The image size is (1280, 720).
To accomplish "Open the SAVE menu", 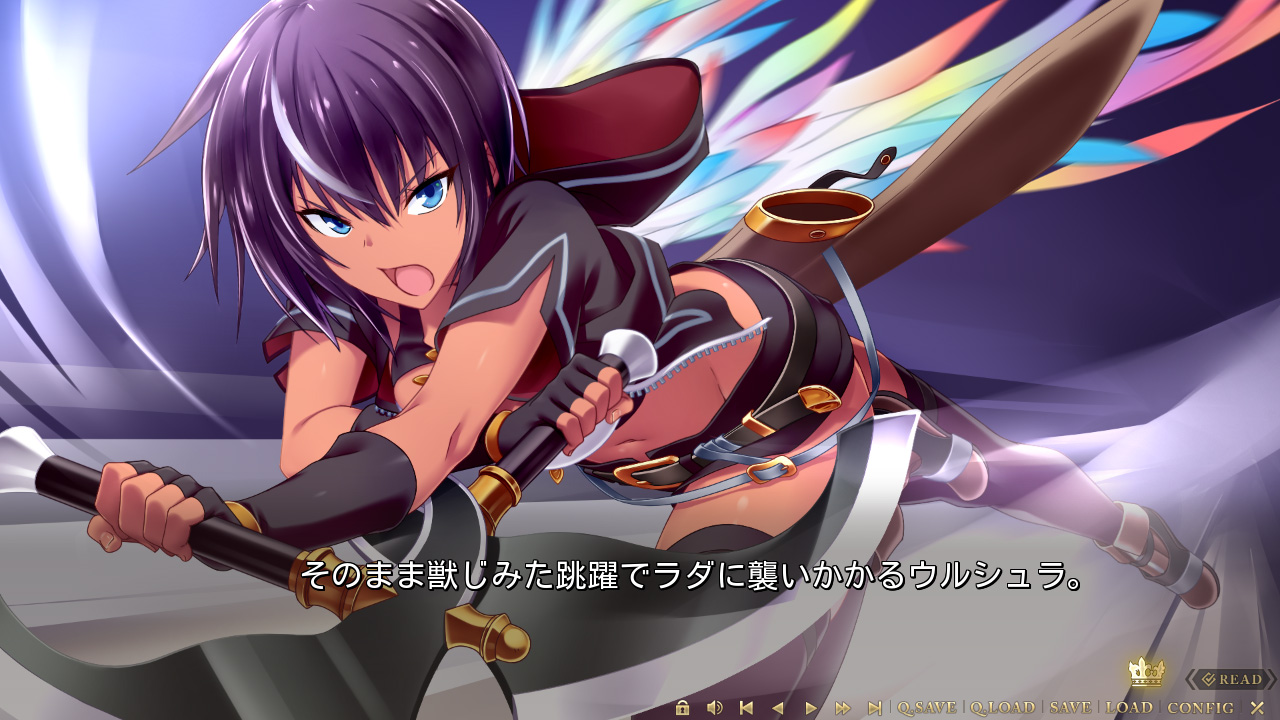I will coord(1070,708).
